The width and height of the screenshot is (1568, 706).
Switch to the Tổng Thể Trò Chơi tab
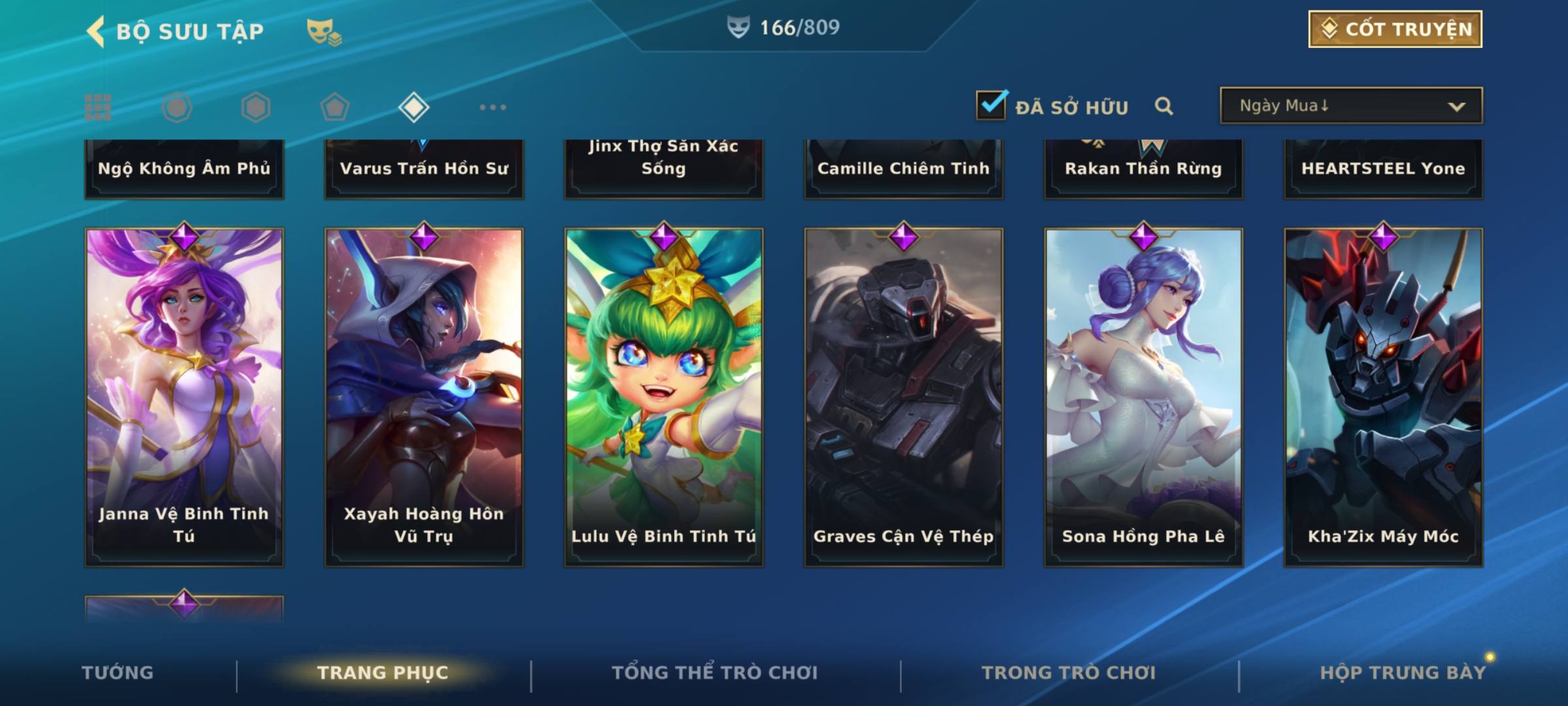coord(715,673)
